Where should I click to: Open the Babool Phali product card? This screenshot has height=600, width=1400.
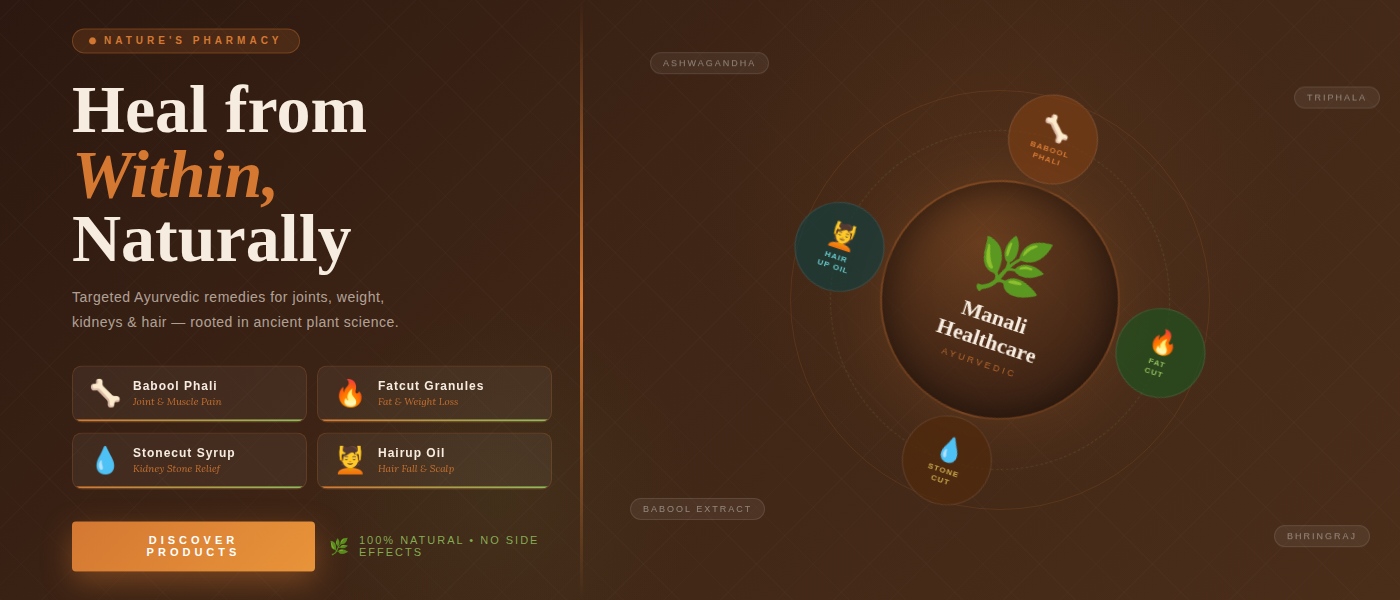pos(189,393)
